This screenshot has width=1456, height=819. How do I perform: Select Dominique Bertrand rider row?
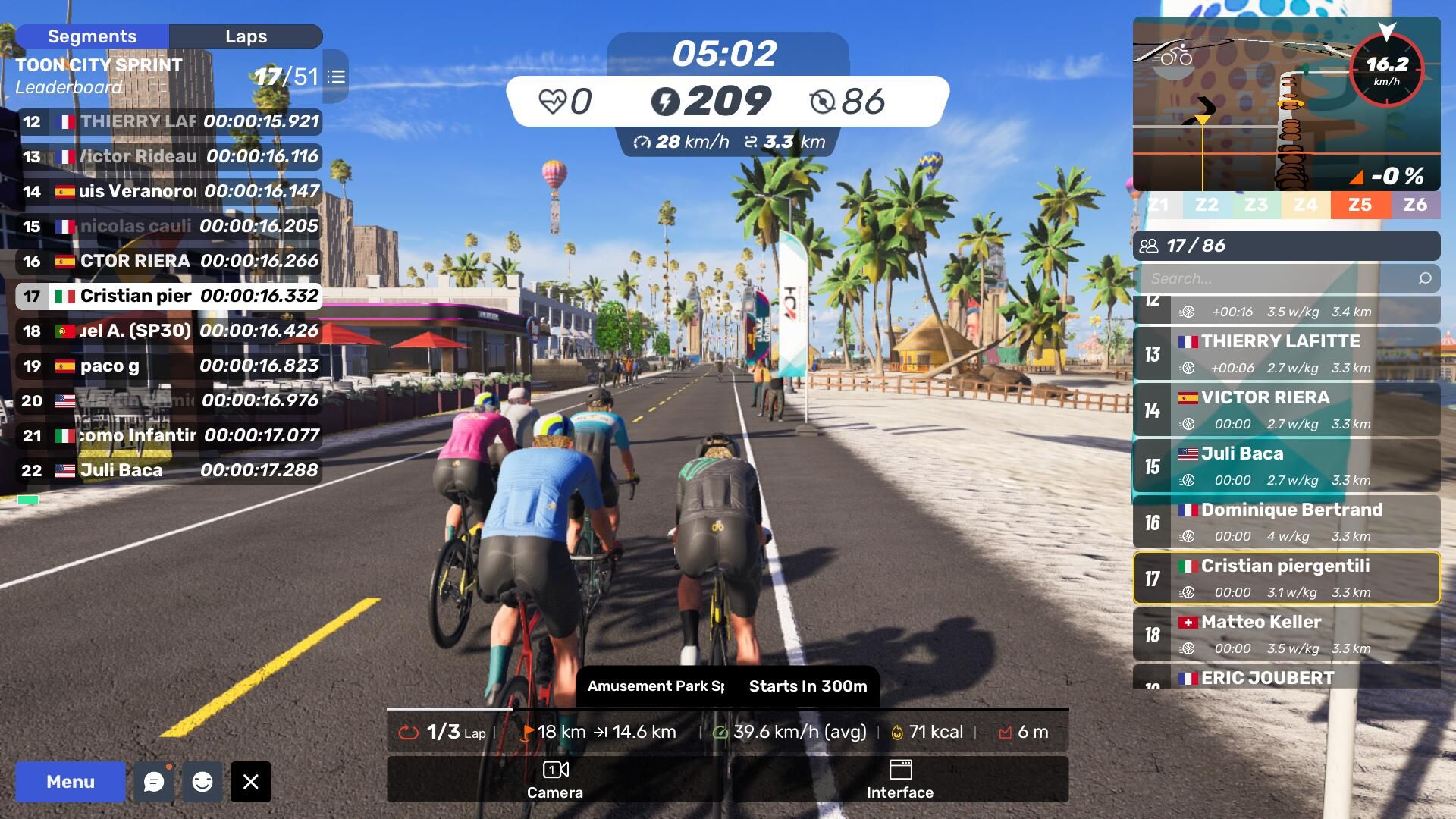tap(1286, 522)
